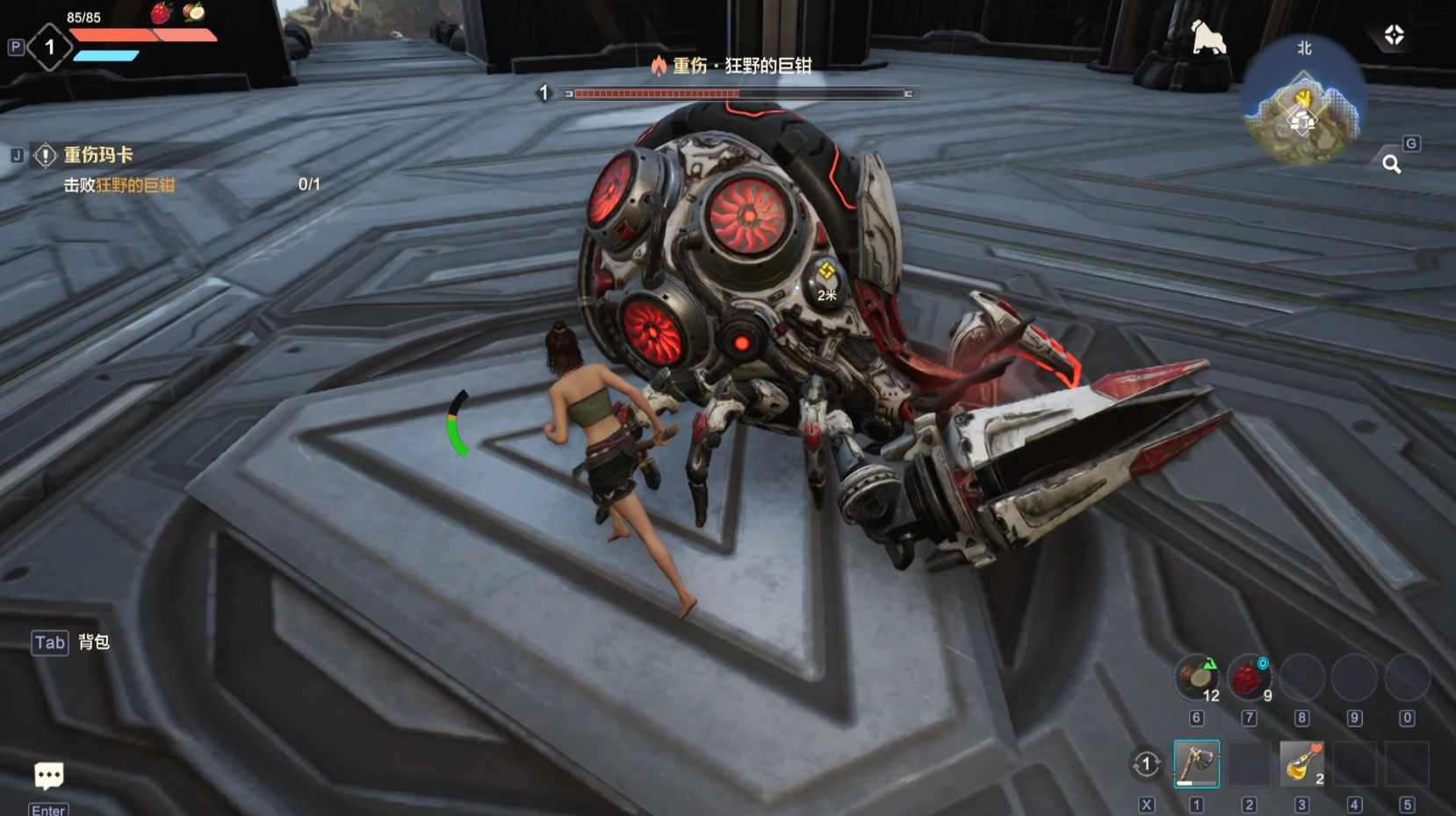1456x816 pixels.
Task: Eat the coconut from the quick slot
Action: tap(1196, 677)
